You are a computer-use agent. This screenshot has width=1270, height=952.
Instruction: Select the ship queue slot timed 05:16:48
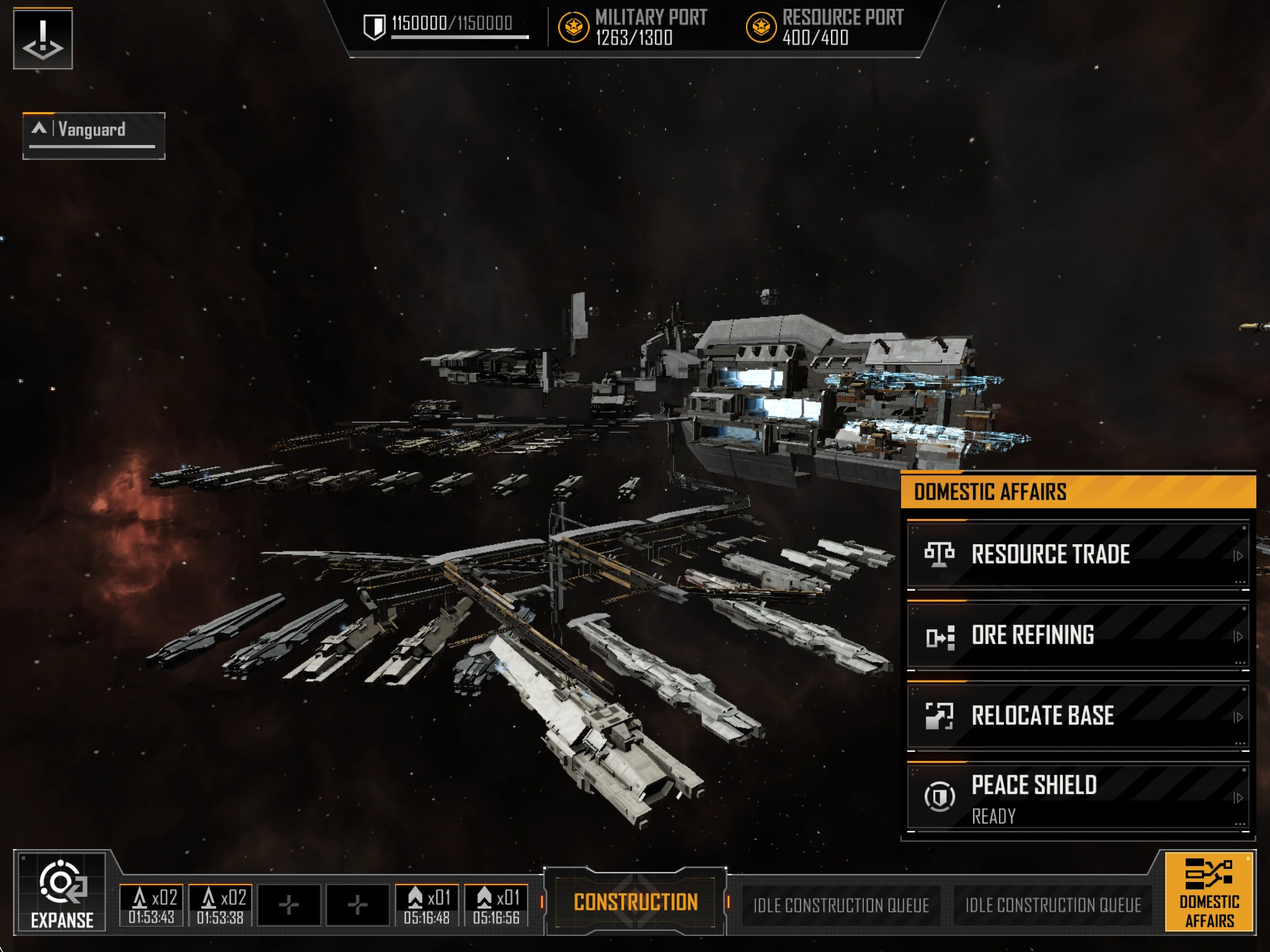click(x=427, y=906)
